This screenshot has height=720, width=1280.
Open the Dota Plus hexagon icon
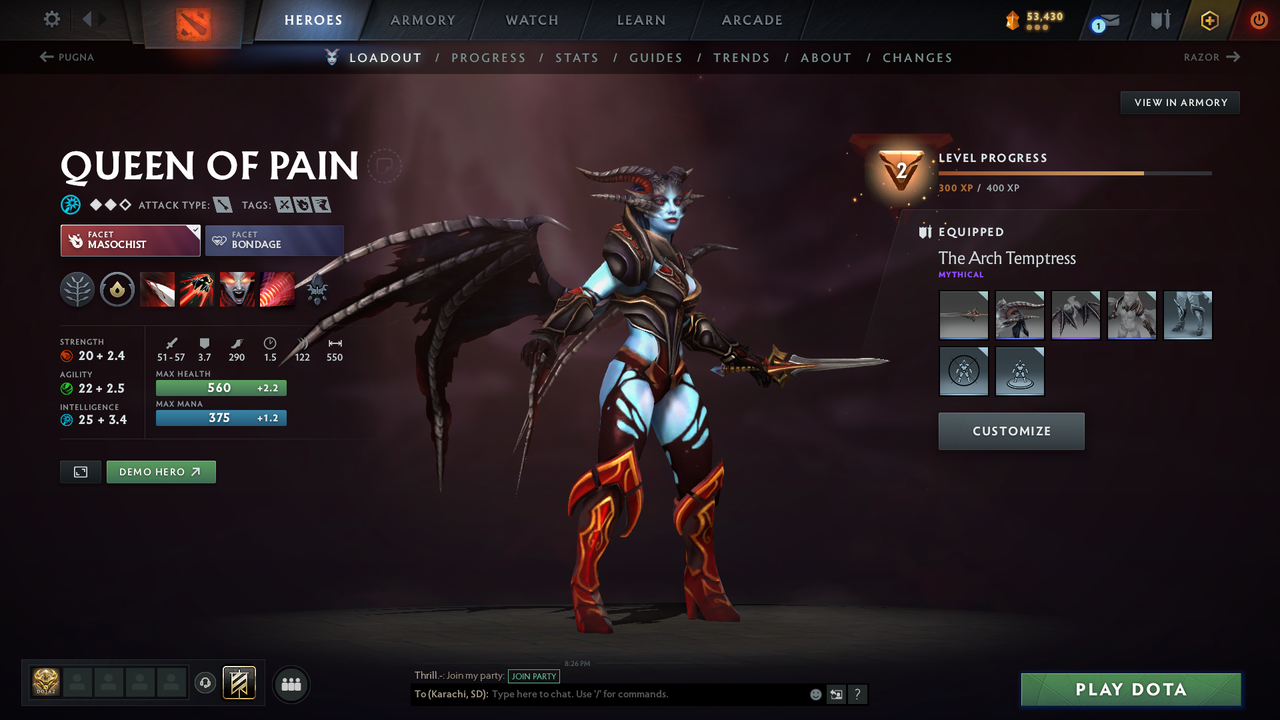click(x=1209, y=20)
